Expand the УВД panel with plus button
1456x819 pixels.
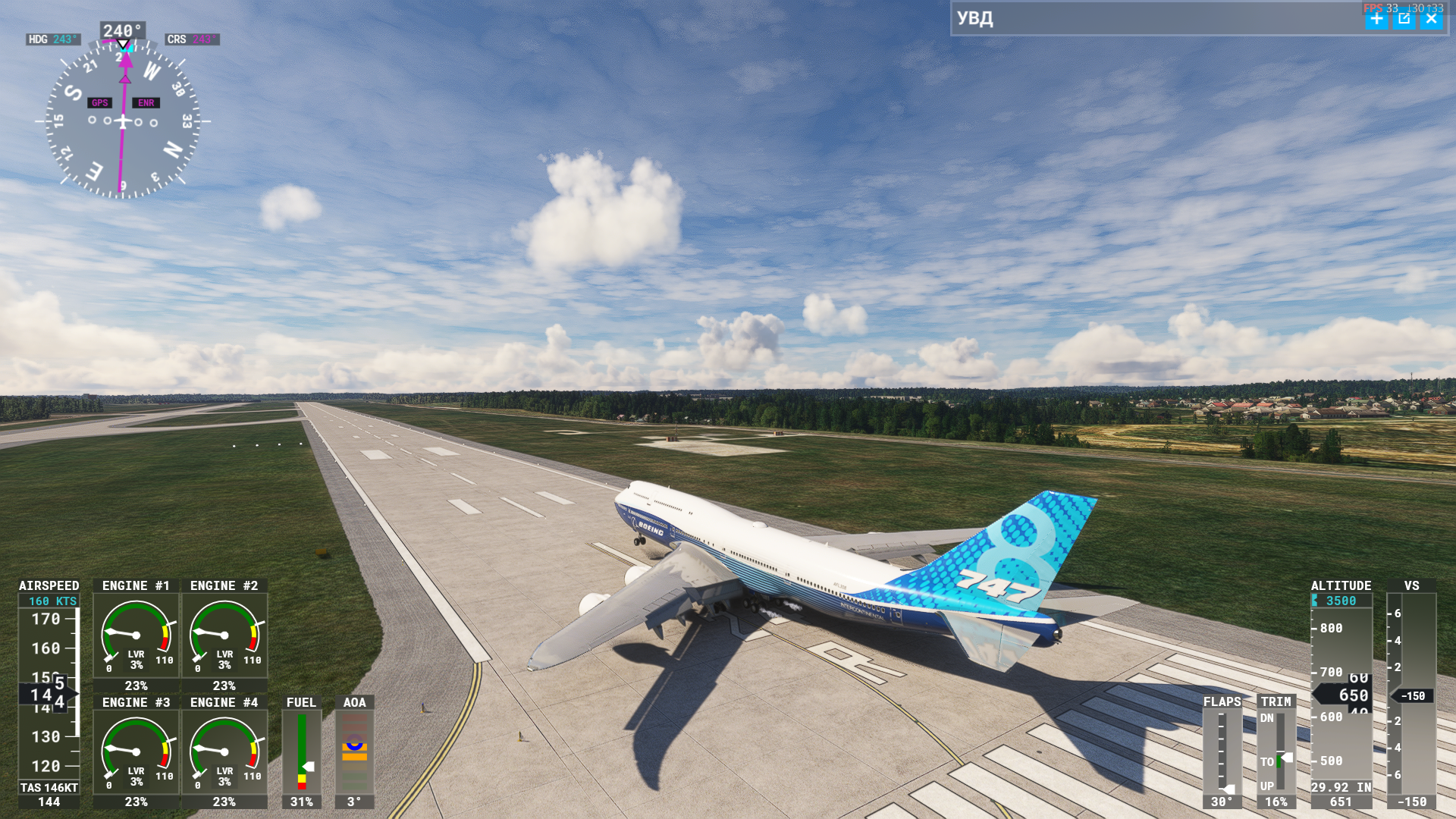[1376, 19]
